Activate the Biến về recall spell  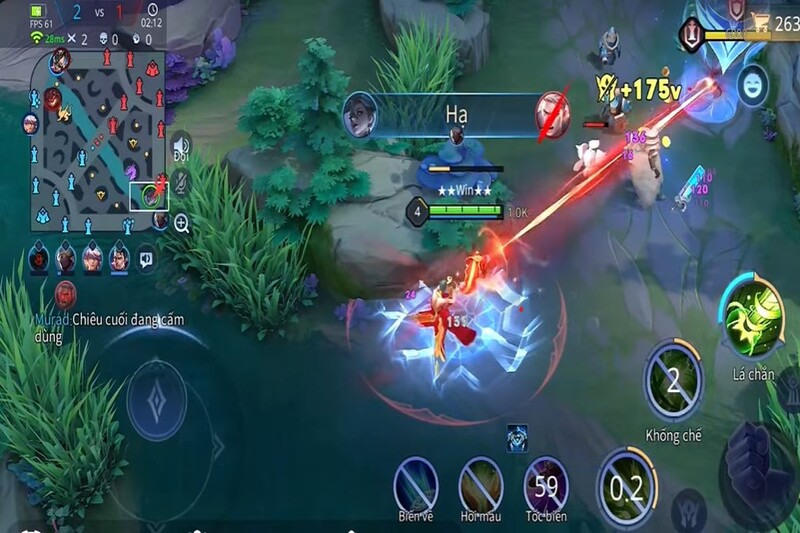click(414, 483)
